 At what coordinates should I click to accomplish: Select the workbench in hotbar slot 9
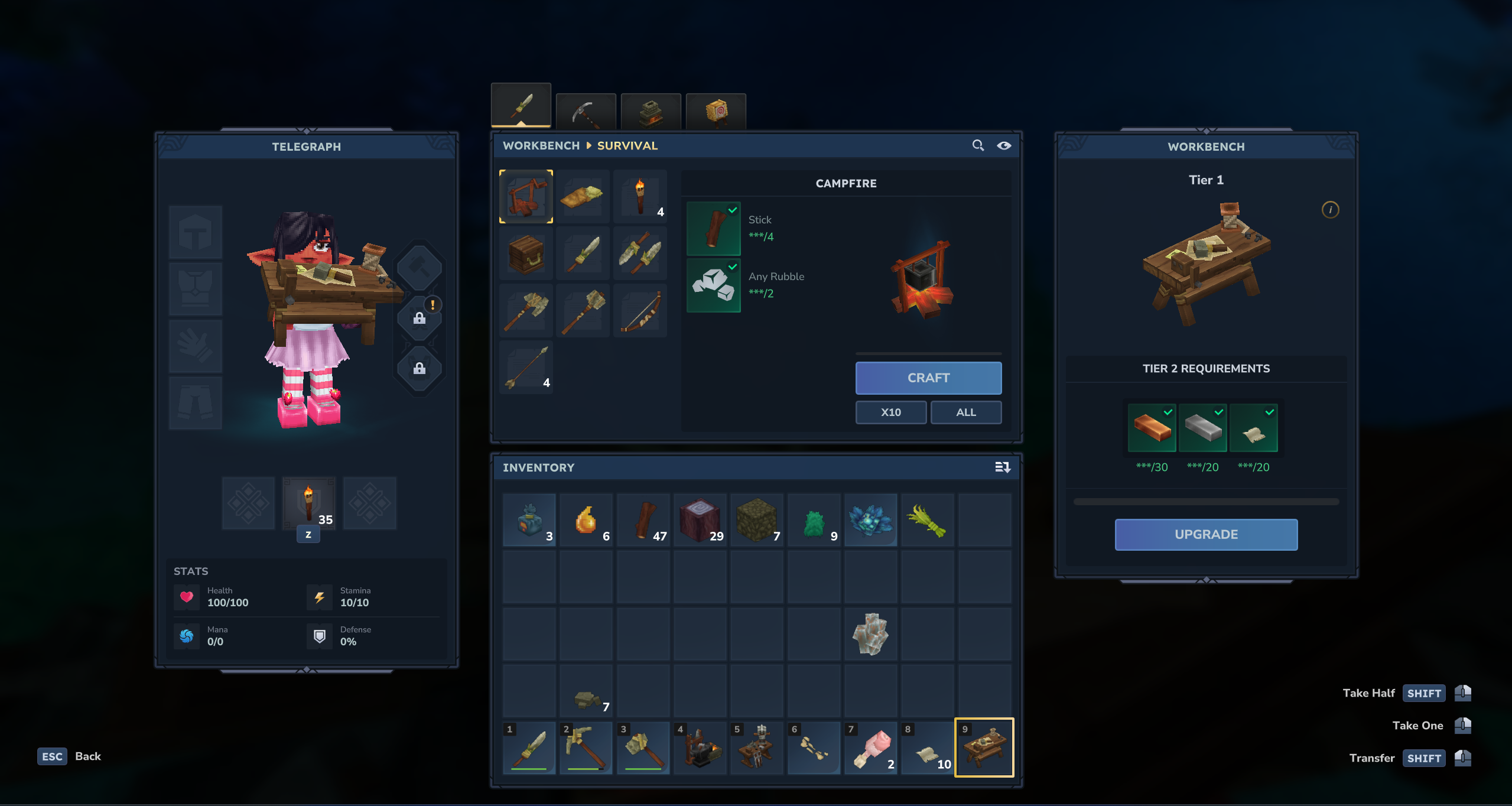coord(984,747)
